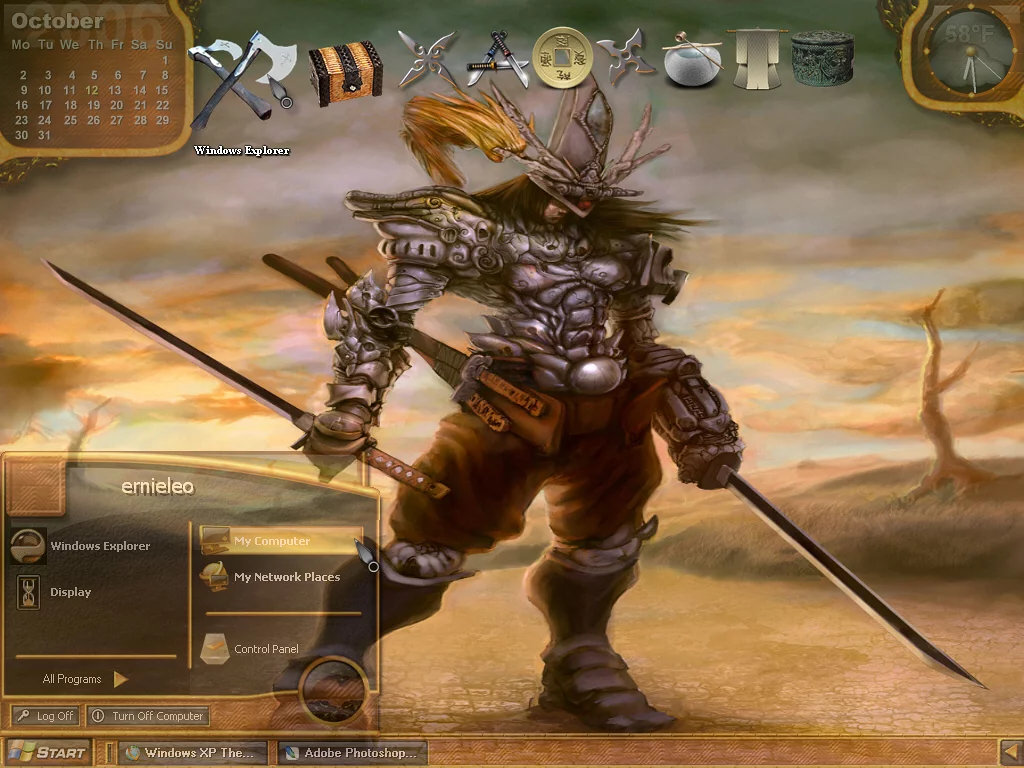Open the dark carved box dock icon
Image resolution: width=1024 pixels, height=768 pixels.
[822, 58]
